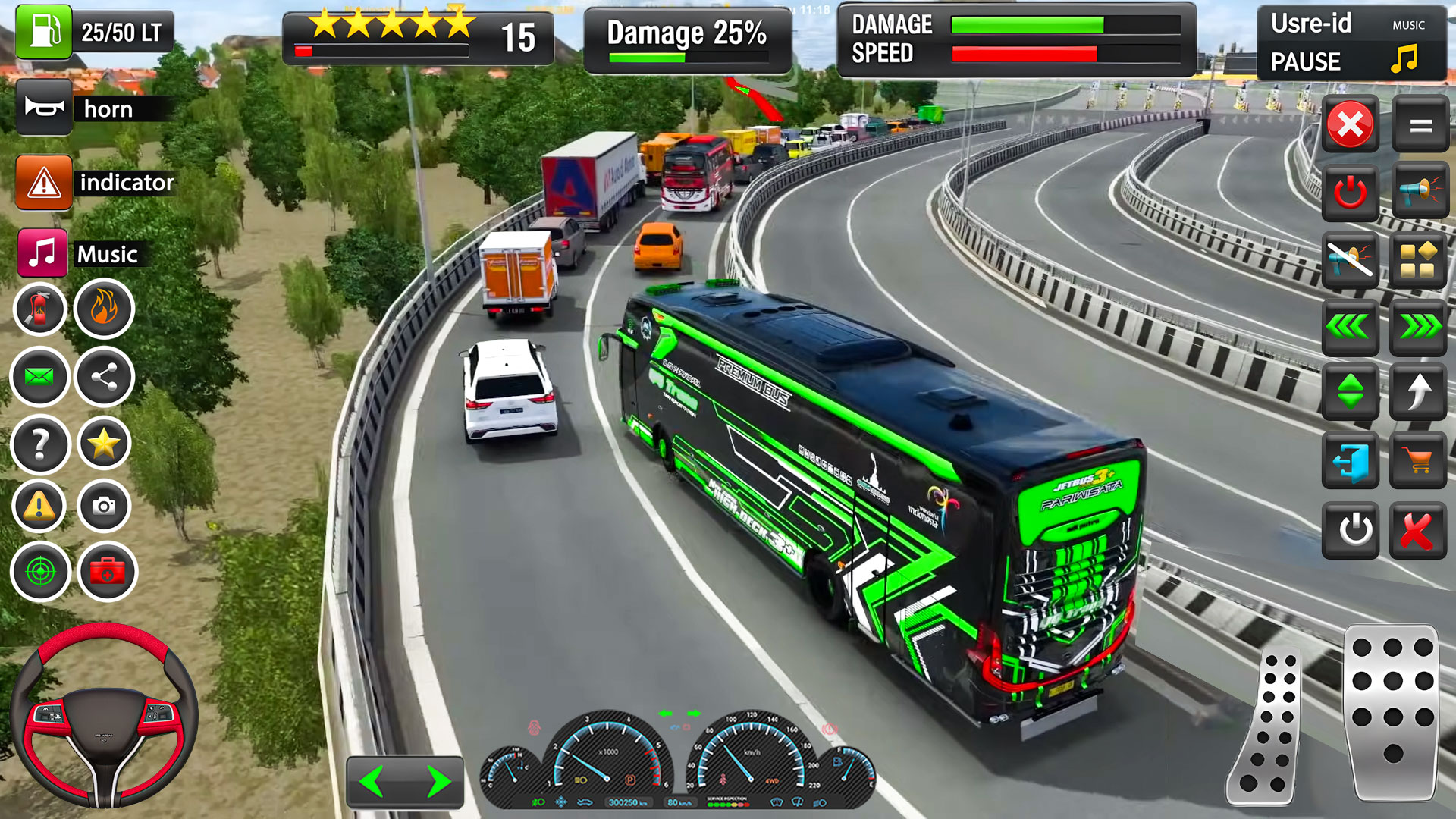The image size is (1456, 819).
Task: Turn on the hazard indicator button
Action: (44, 182)
